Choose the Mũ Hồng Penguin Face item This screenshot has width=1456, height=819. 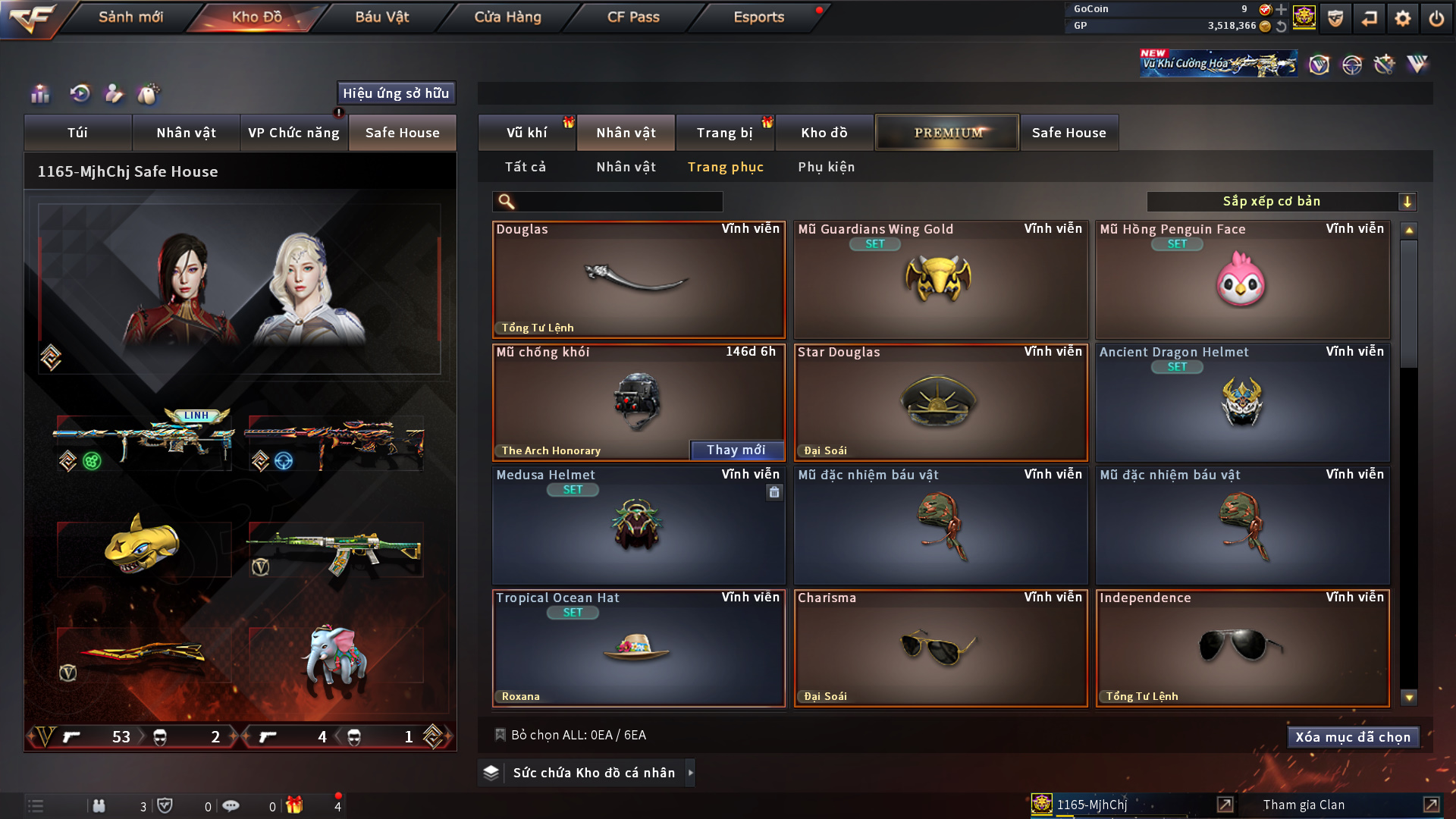[x=1242, y=280]
